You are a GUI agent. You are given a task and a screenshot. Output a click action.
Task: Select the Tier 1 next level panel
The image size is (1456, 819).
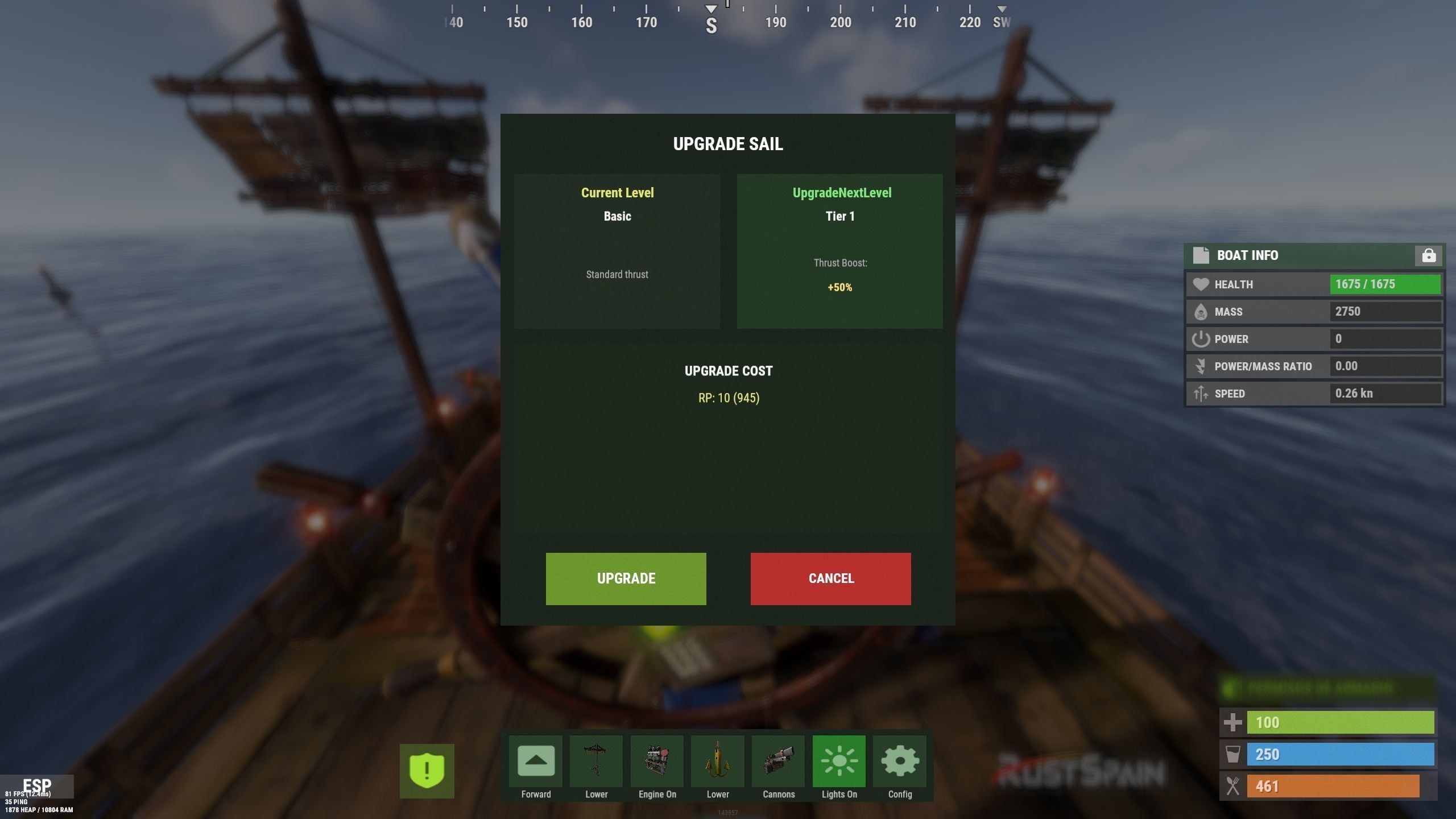click(x=839, y=251)
